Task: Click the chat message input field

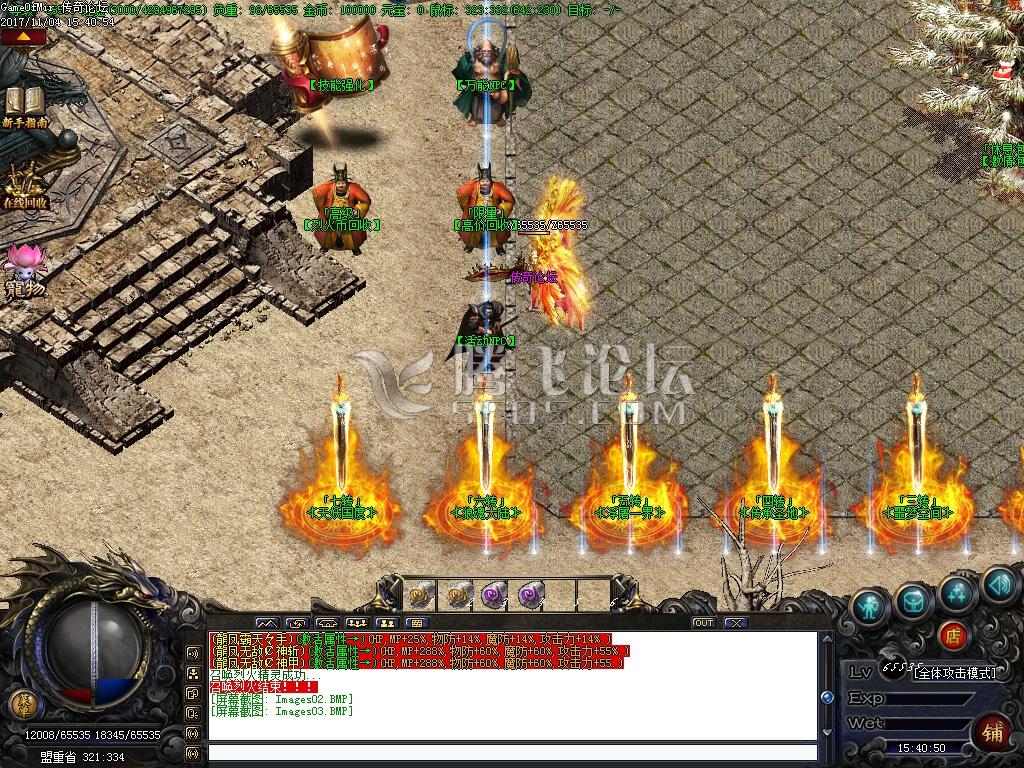Action: point(512,753)
